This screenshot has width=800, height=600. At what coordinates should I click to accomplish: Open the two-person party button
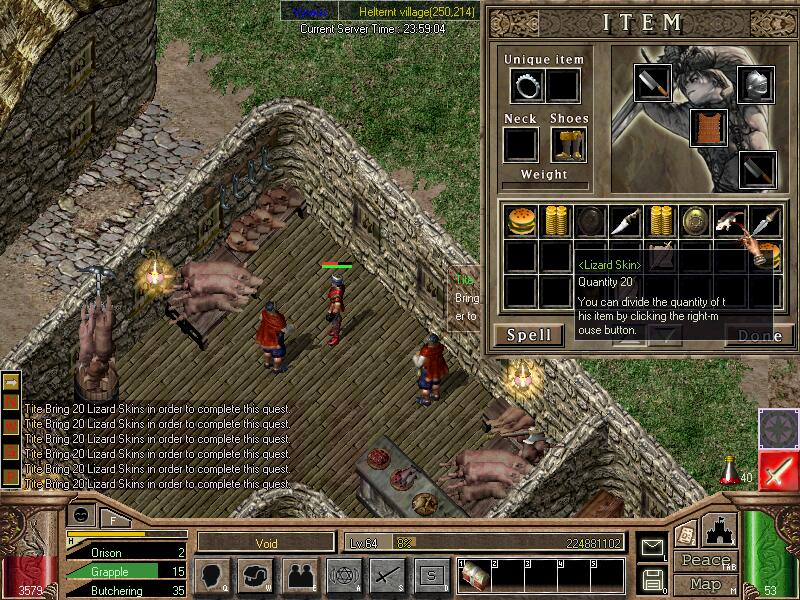tap(299, 575)
